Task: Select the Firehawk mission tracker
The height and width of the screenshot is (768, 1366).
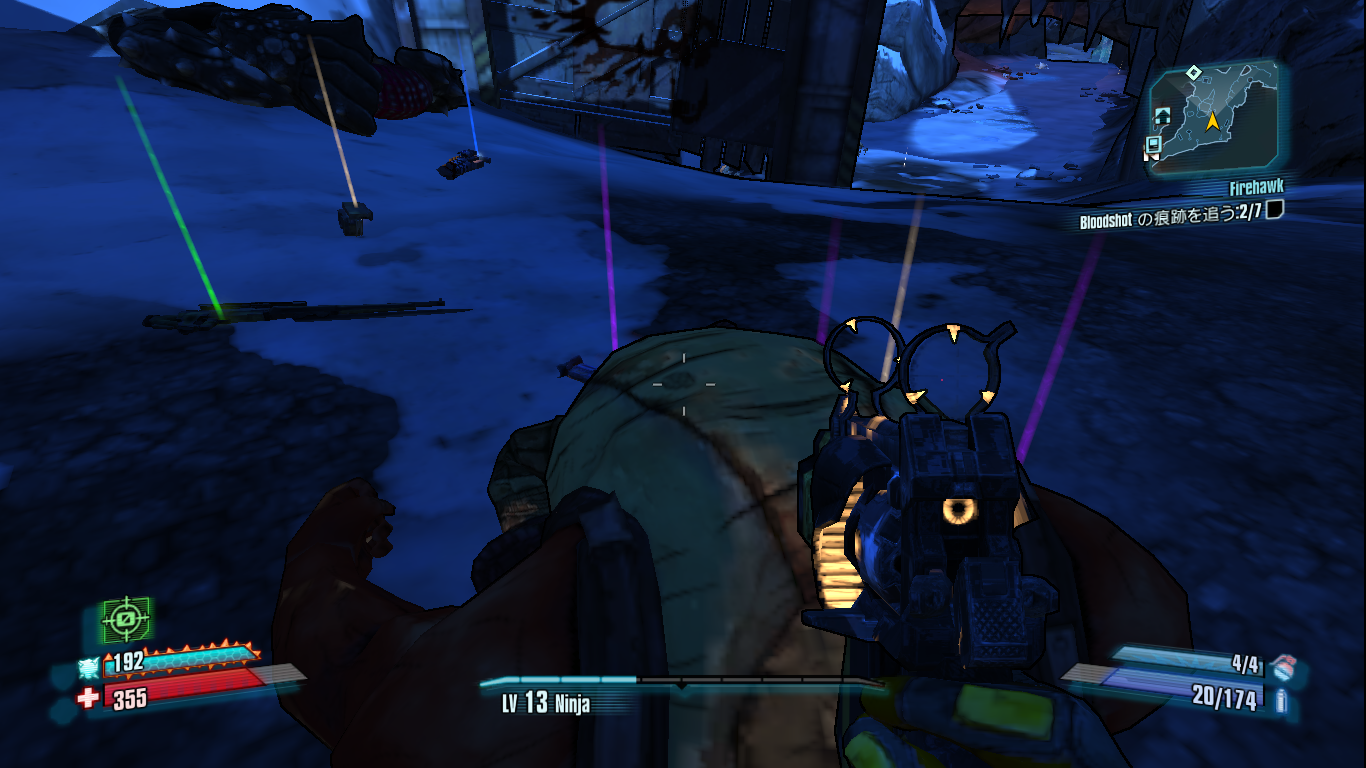Action: [x=1256, y=188]
